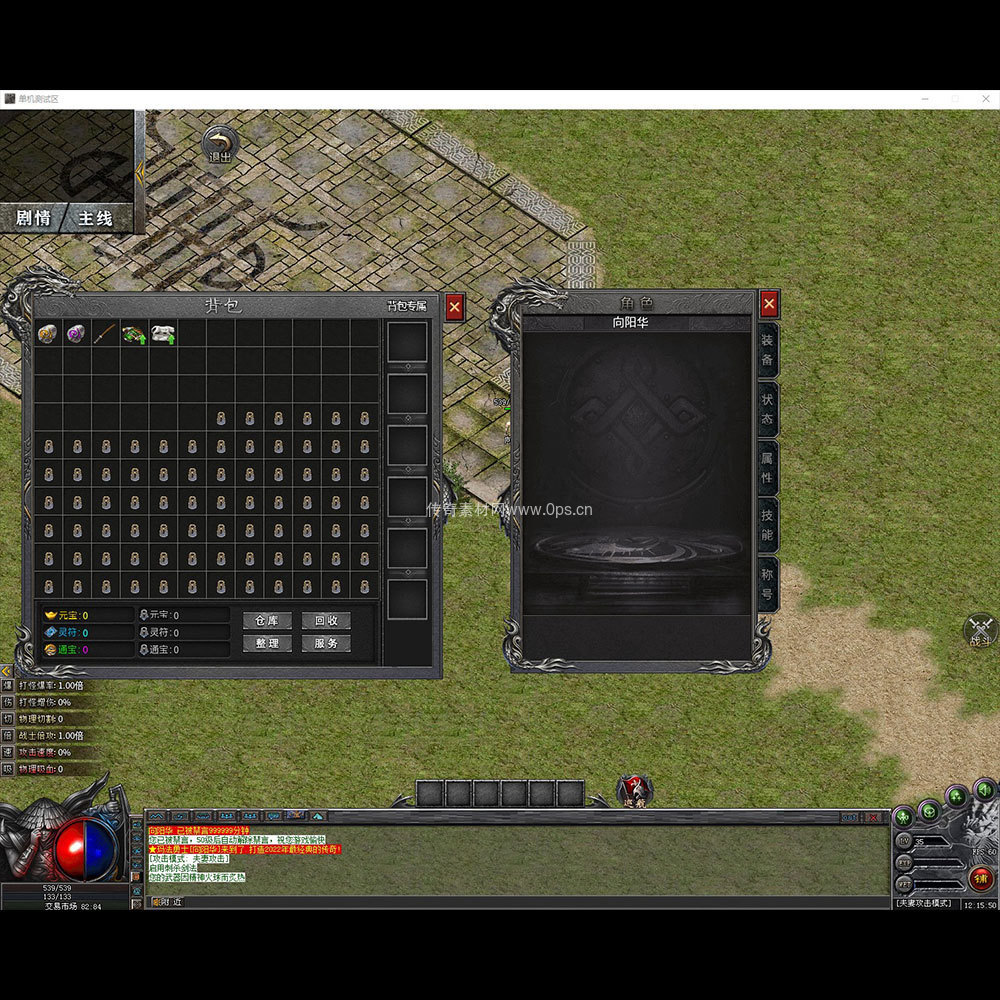The image size is (1000, 1000).
Task: Click the 战斗 crossed-swords battle icon
Action: [x=979, y=631]
